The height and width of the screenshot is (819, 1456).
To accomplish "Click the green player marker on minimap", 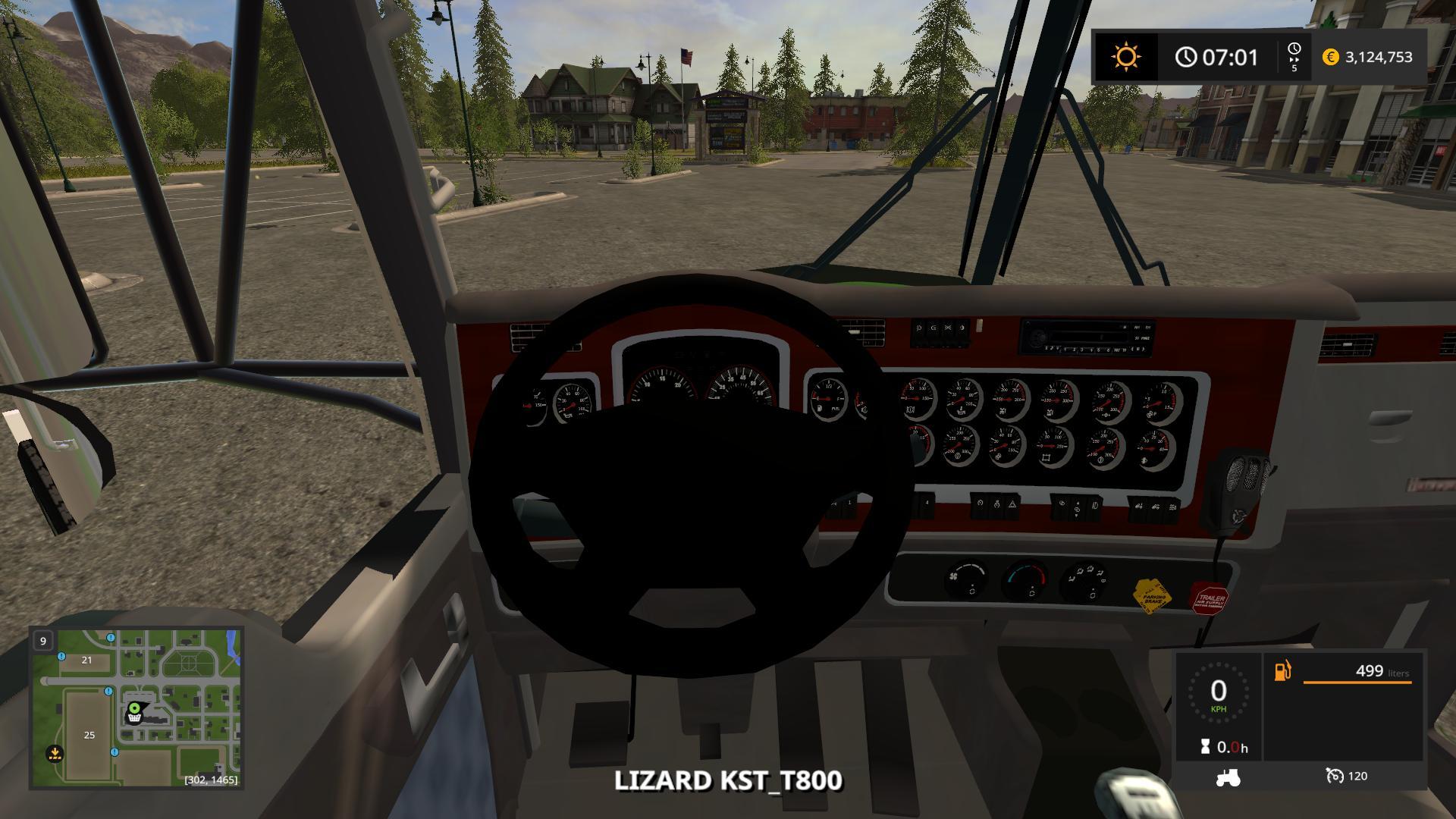I will point(135,710).
